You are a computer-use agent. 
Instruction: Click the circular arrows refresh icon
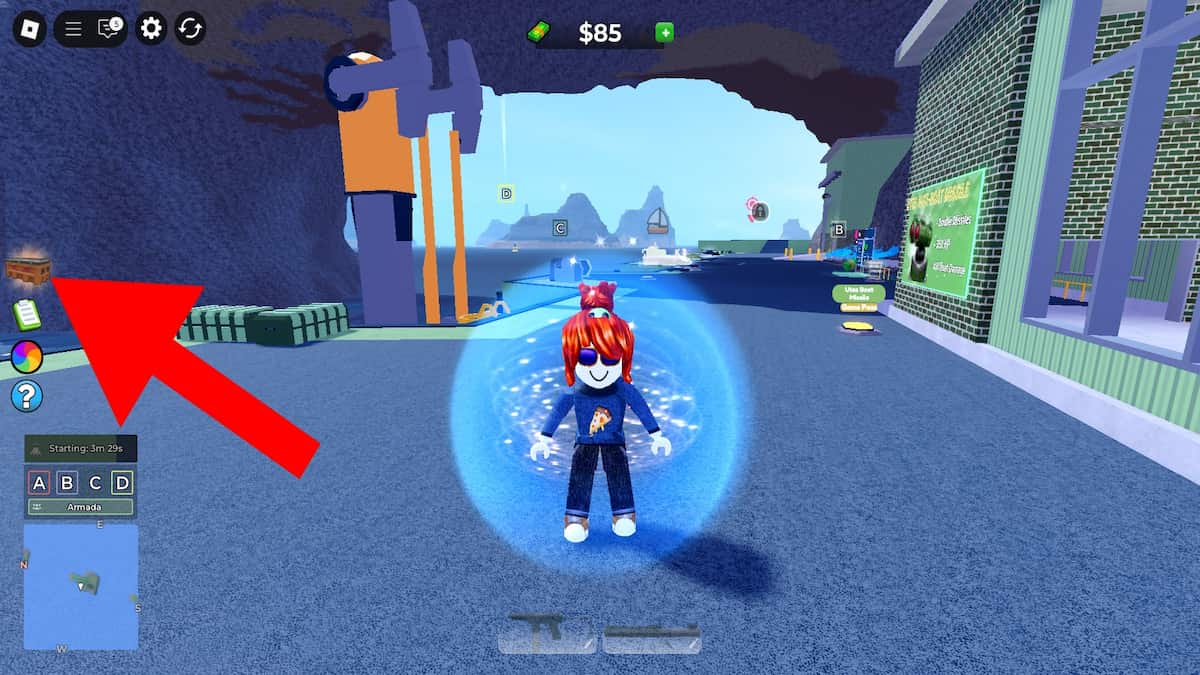click(x=190, y=28)
